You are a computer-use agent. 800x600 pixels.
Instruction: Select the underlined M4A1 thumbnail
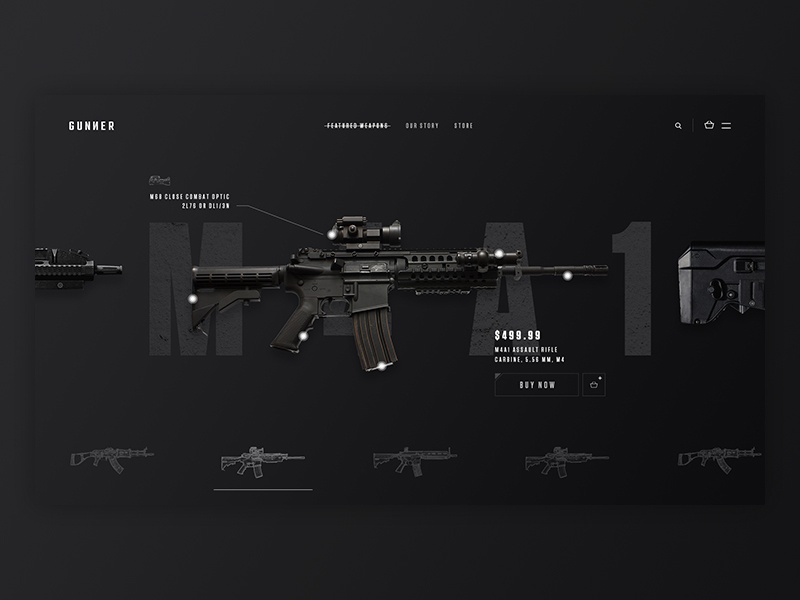point(262,460)
